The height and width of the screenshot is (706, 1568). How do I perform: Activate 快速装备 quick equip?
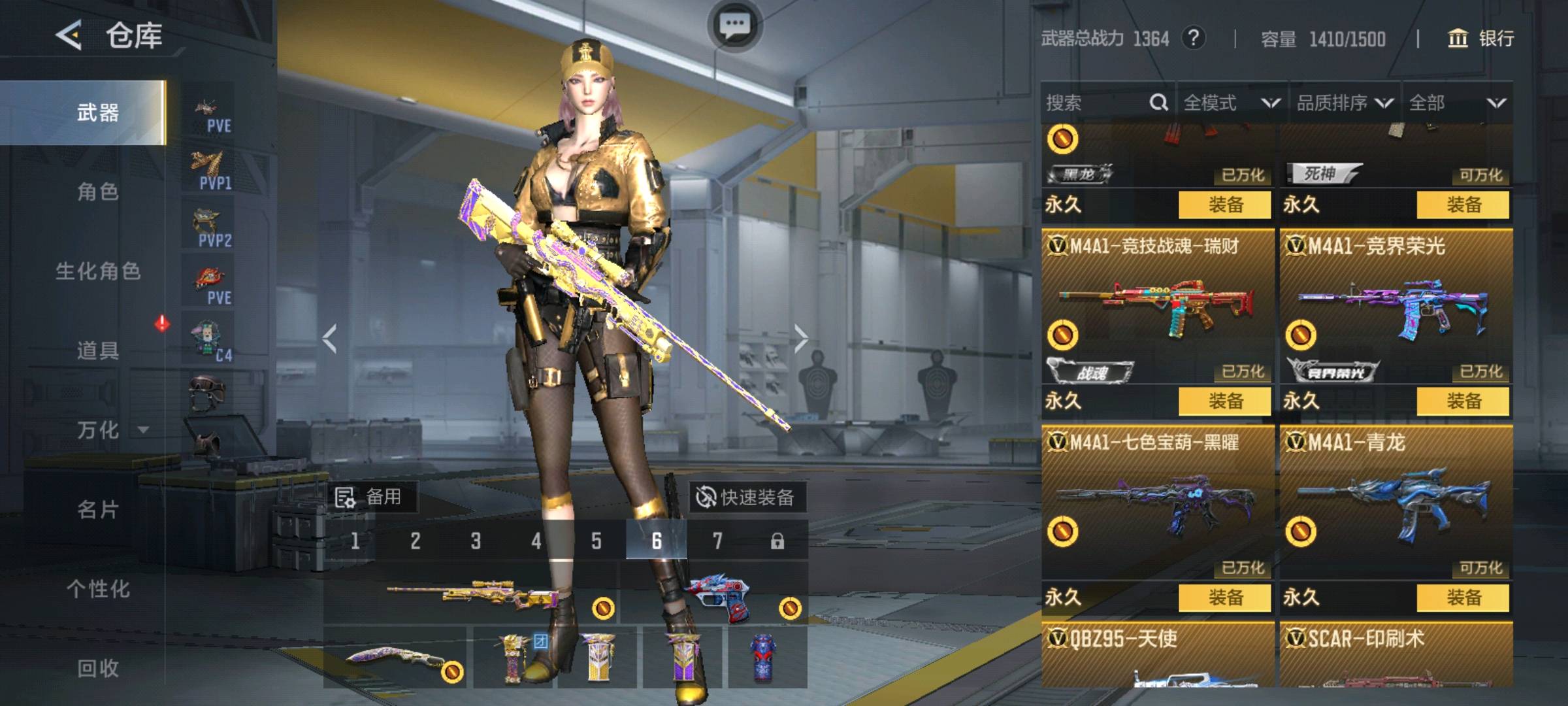(x=747, y=497)
